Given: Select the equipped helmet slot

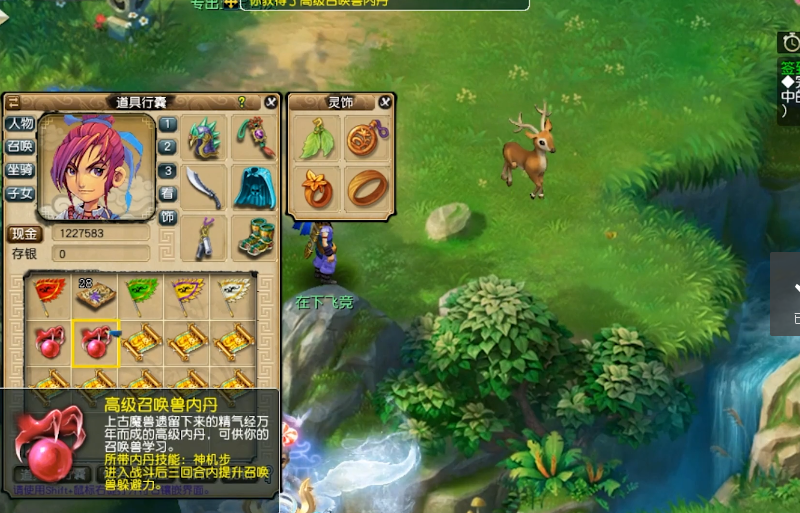Looking at the screenshot, I should pos(205,138).
